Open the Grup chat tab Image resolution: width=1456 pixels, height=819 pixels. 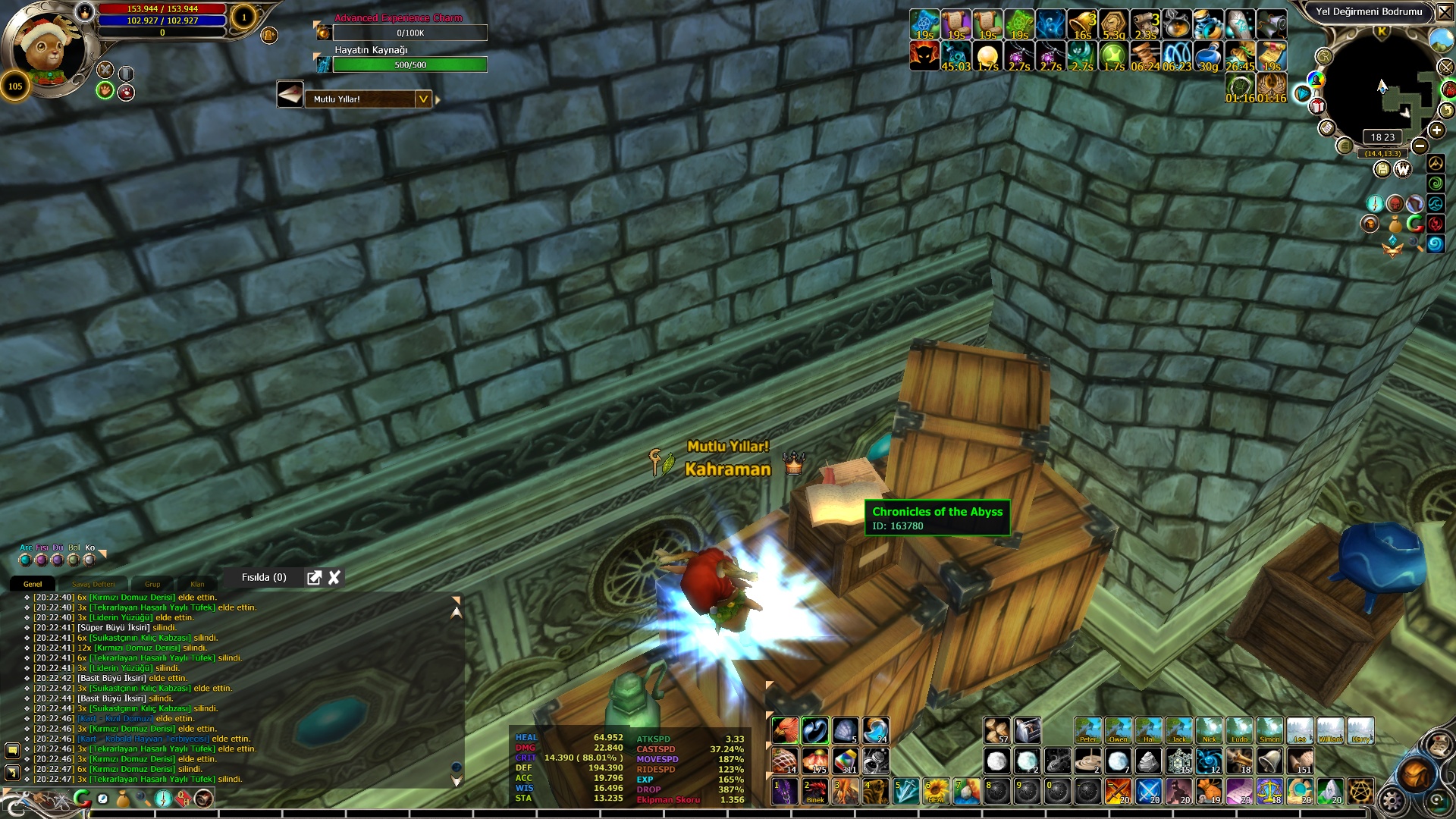pos(152,584)
